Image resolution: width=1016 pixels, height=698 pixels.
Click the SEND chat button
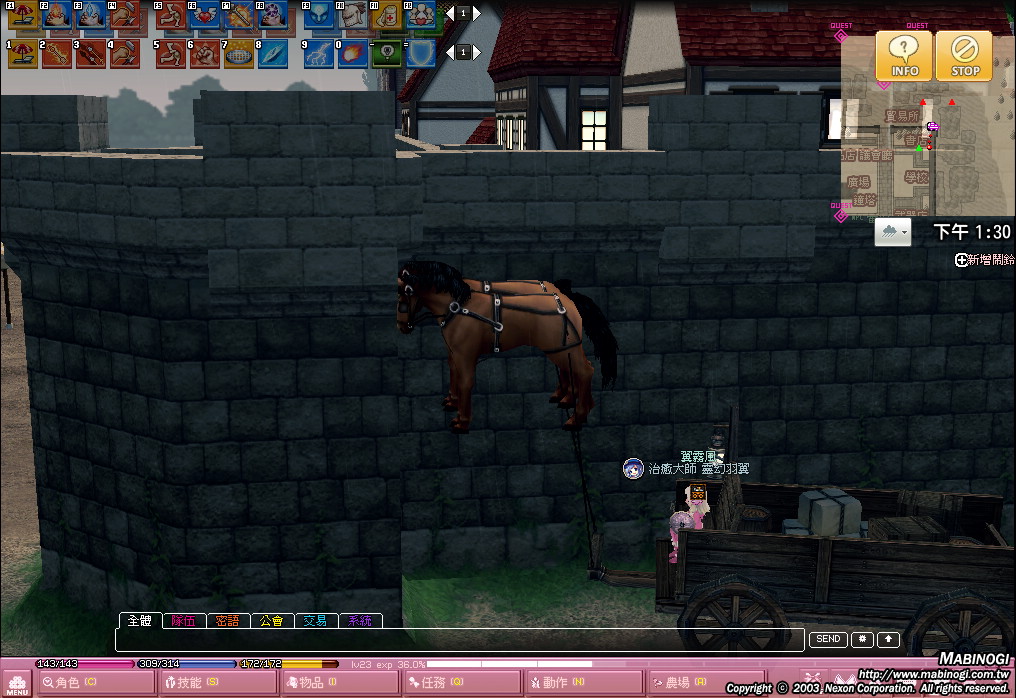pos(828,640)
